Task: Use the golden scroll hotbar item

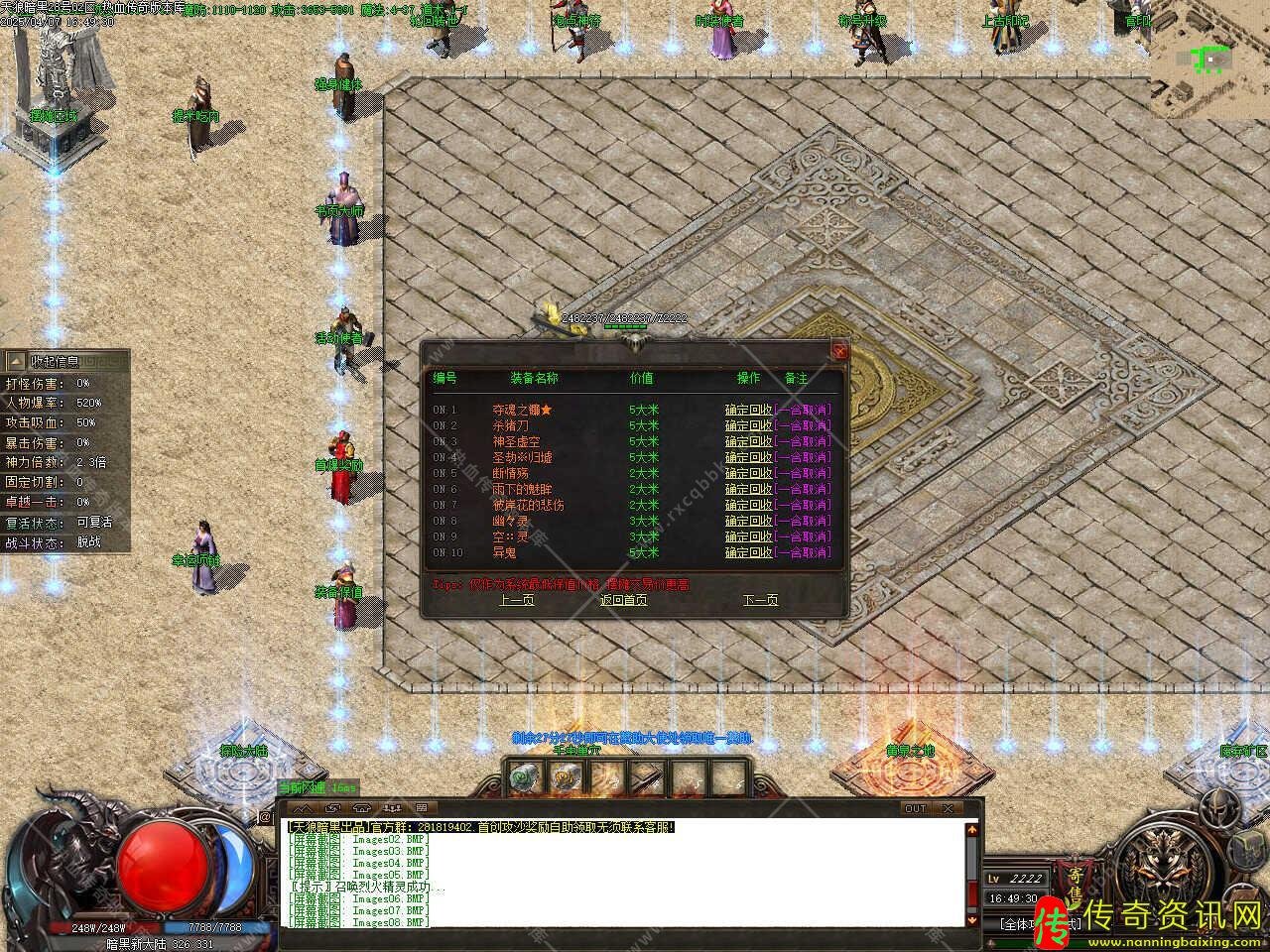Action: pos(567,777)
